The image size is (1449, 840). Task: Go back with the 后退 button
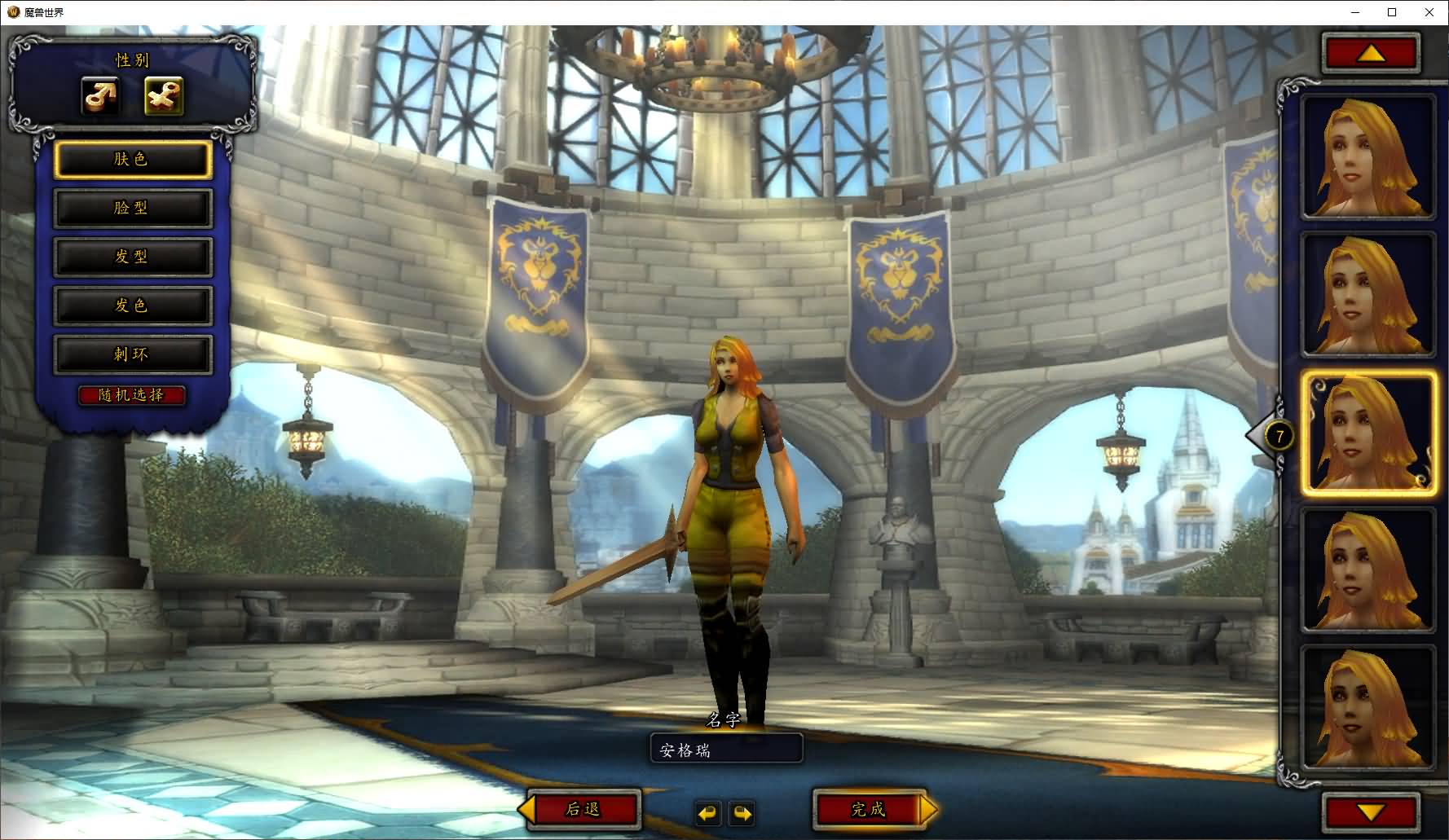tap(584, 809)
